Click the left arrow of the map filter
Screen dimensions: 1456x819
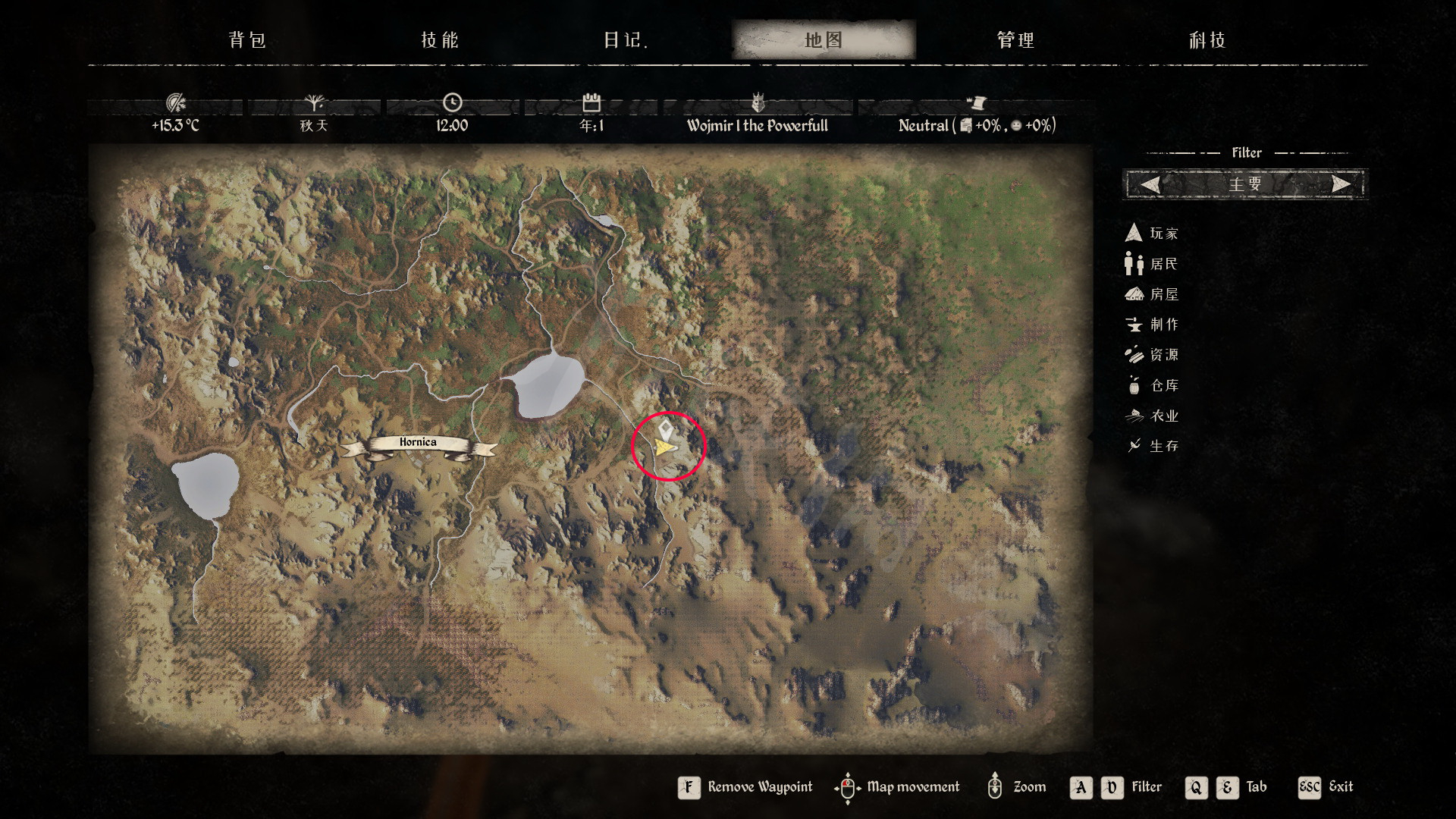pos(1150,184)
